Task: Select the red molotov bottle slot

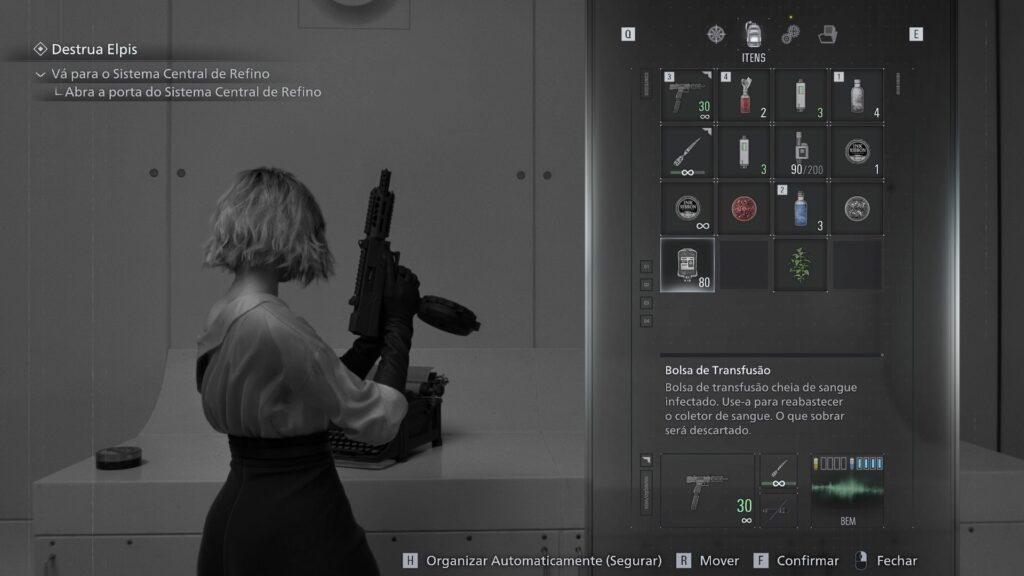Action: point(743,95)
